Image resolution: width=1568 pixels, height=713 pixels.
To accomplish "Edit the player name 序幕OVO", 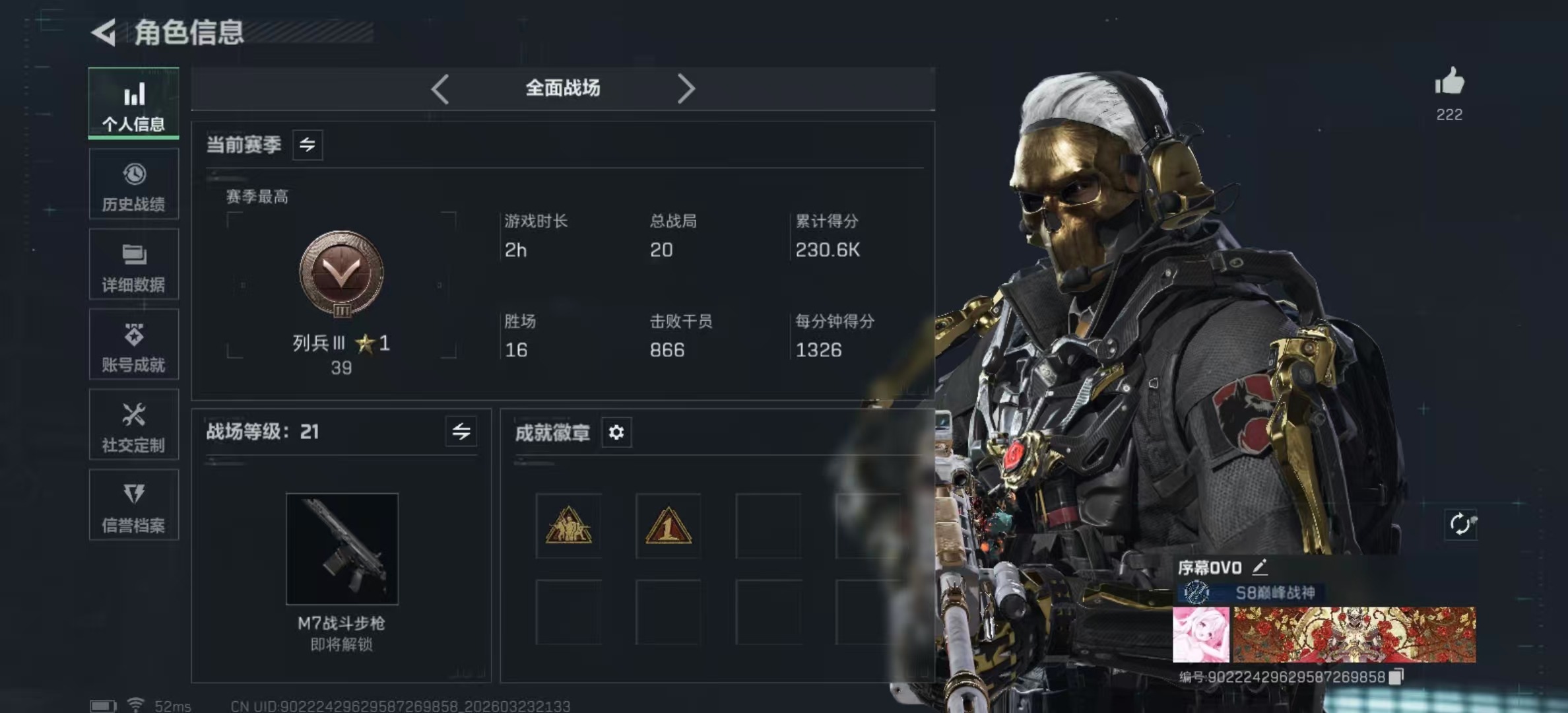I will [1260, 566].
